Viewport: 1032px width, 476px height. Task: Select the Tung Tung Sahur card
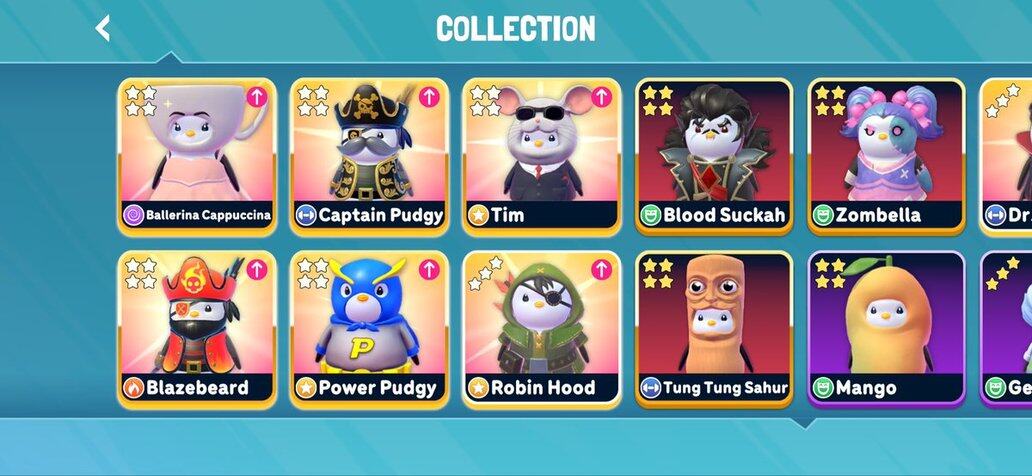click(x=714, y=329)
